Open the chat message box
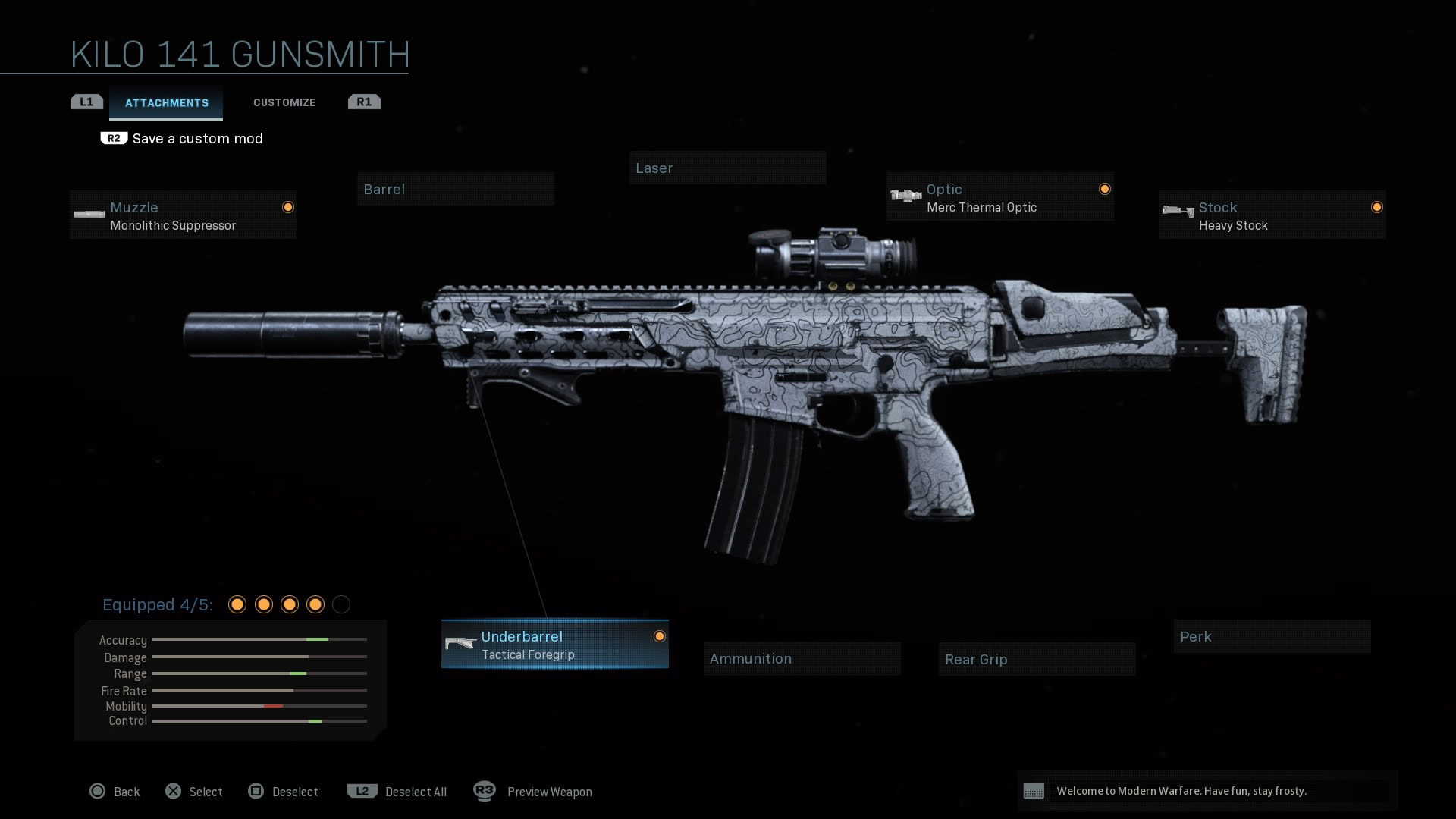 pyautogui.click(x=1207, y=791)
